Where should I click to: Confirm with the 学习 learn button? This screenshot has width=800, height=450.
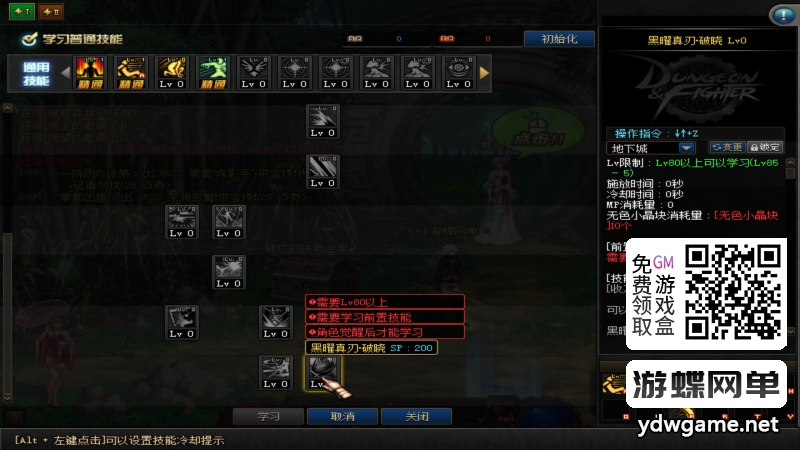(x=269, y=416)
